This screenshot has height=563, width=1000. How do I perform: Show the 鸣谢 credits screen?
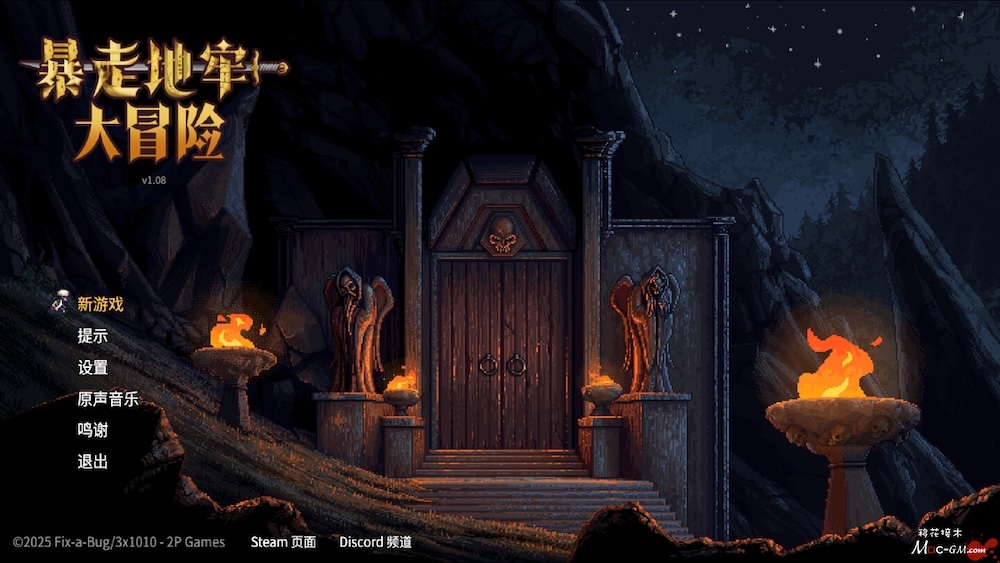(x=92, y=430)
